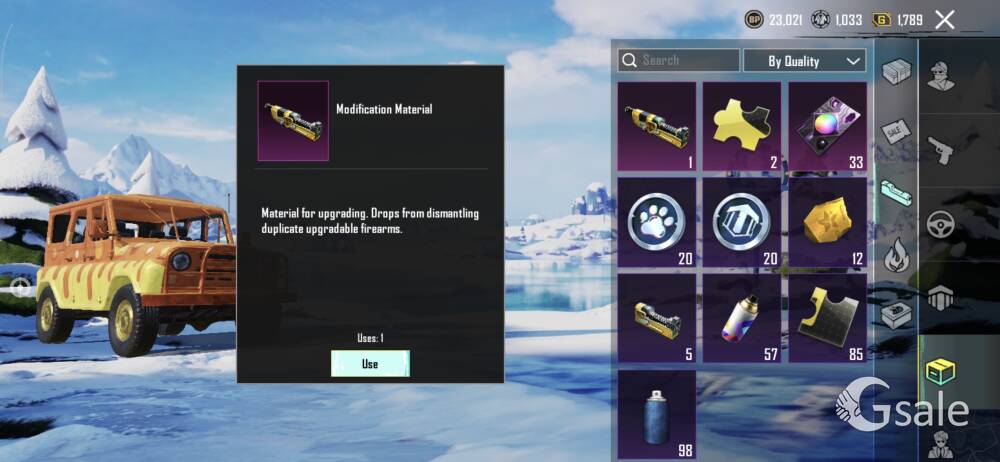Viewport: 1000px width, 462px height.
Task: Open the steering wheel vehicles tab
Action: click(x=941, y=224)
